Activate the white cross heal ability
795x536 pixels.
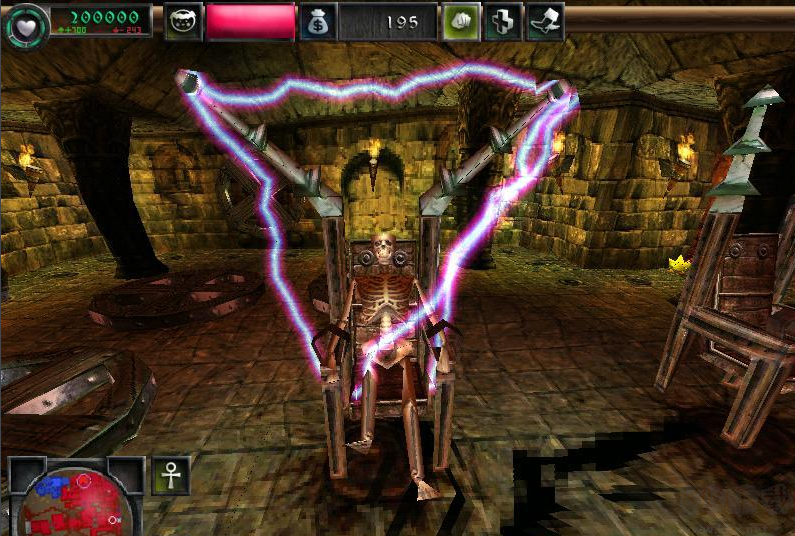coord(504,21)
